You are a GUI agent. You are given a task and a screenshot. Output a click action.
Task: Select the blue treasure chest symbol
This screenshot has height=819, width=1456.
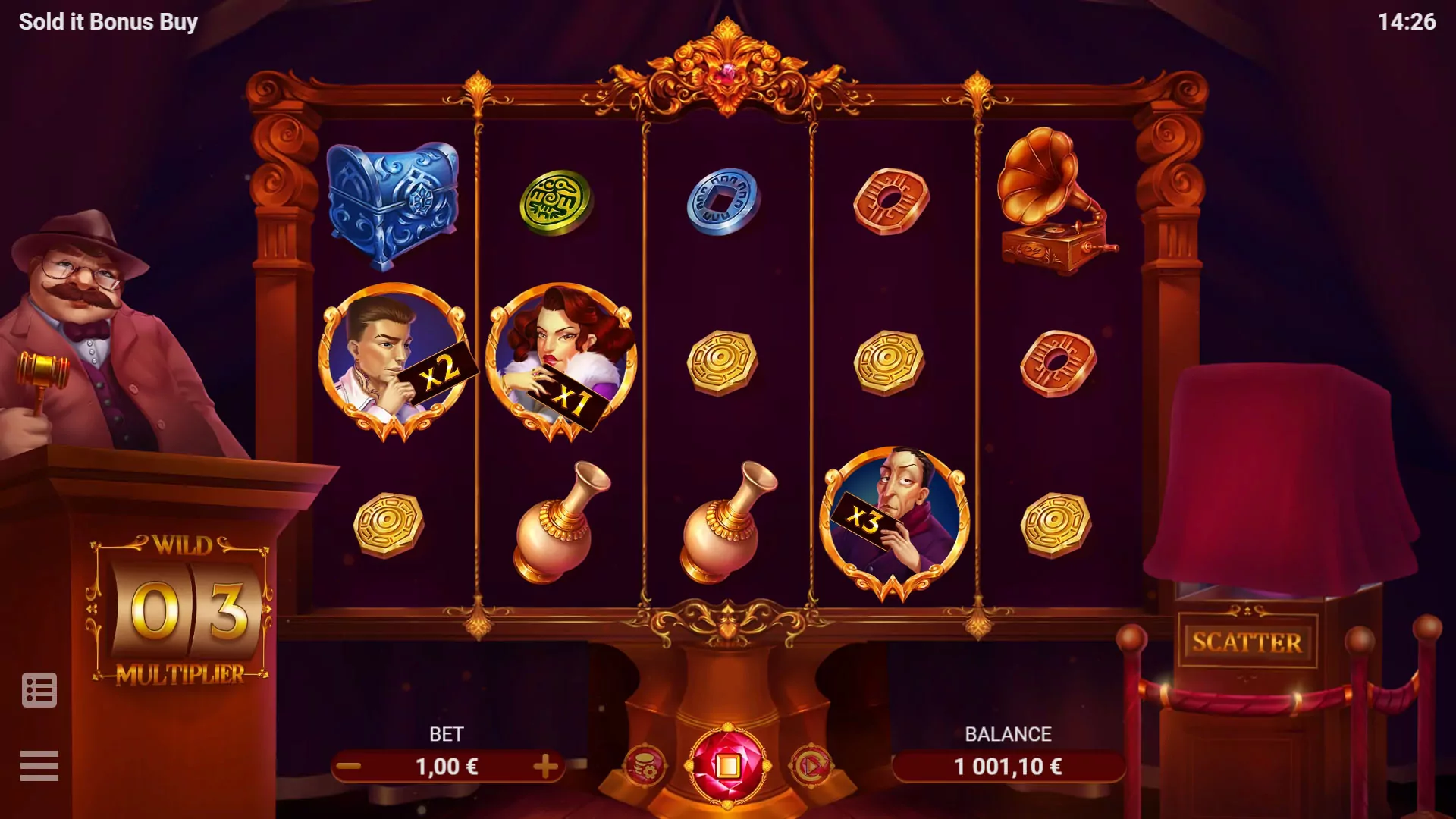tap(392, 205)
